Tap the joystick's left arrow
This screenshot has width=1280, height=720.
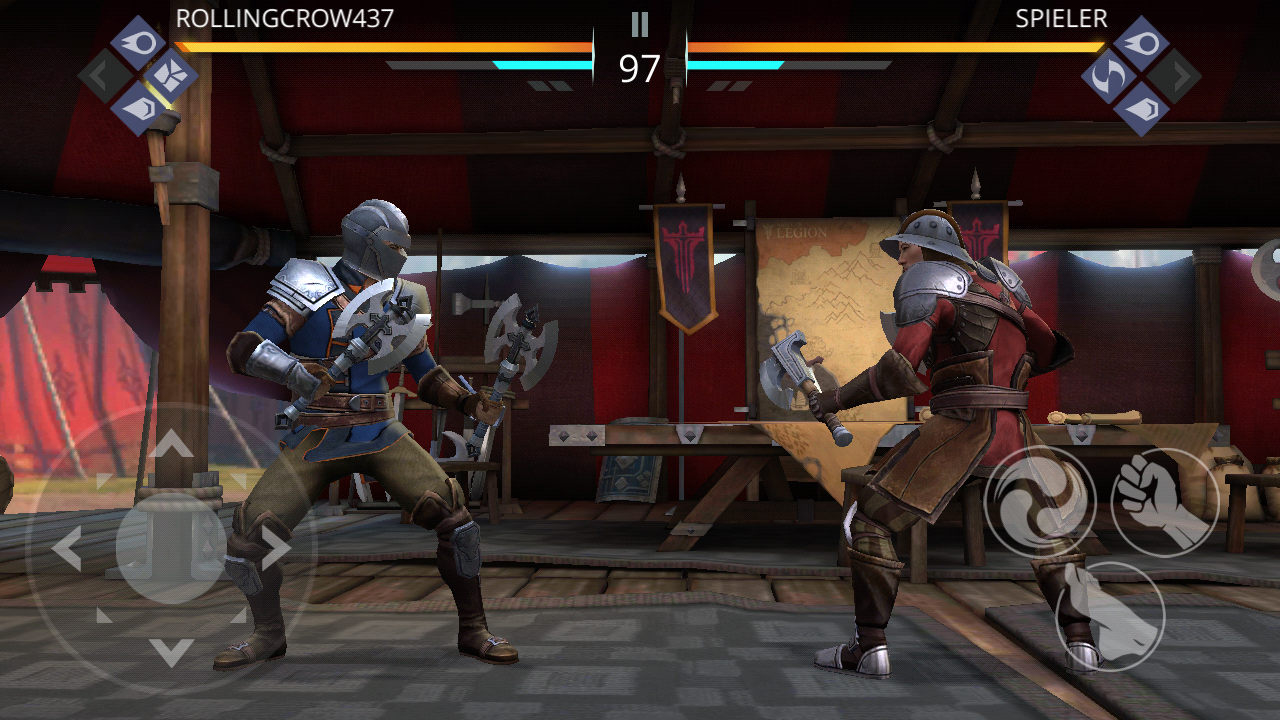coord(67,548)
